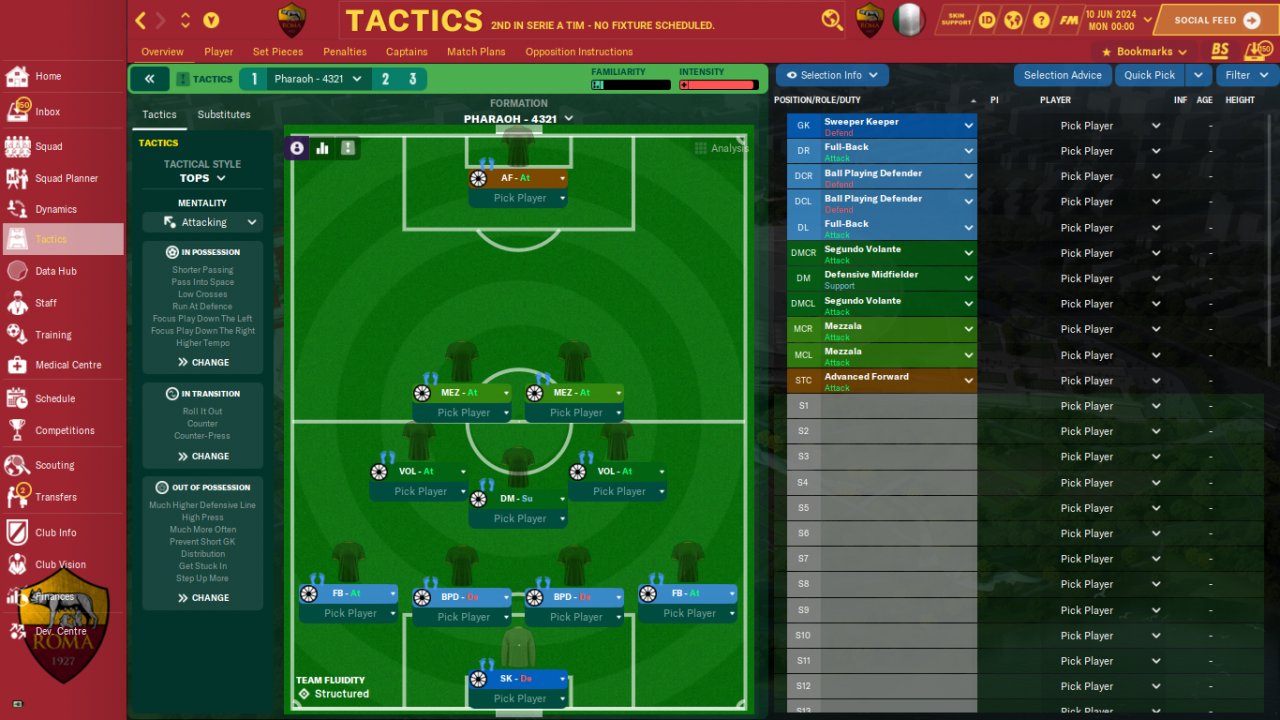Open the Transfers page
Screen dimensions: 1280x720
[x=55, y=497]
